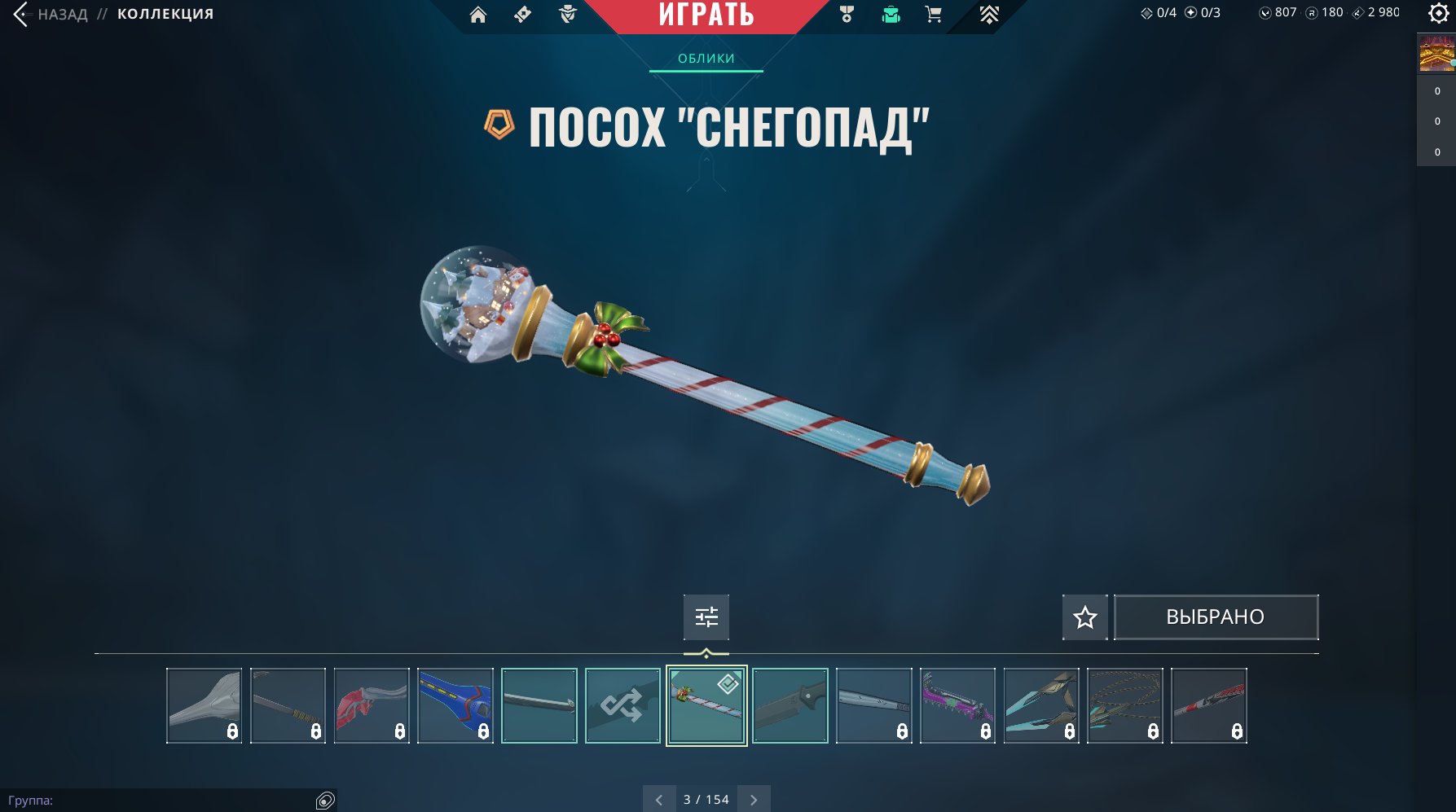
Task: Select the default tactical knife thumbnail
Action: (x=790, y=705)
